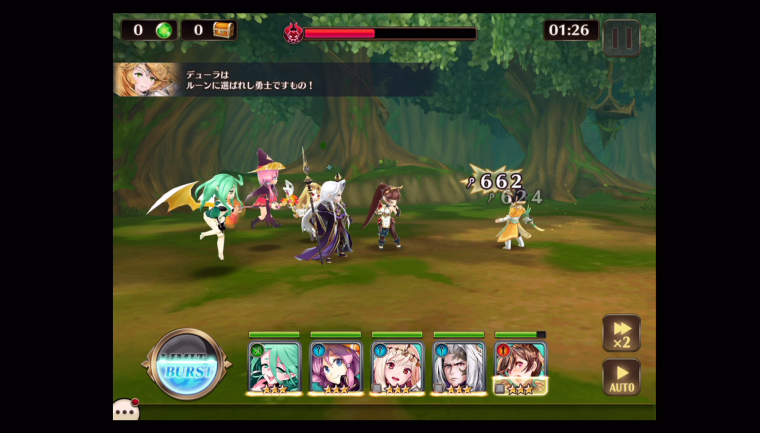760x433 pixels.
Task: Select the brown-haired character portrait
Action: coord(520,366)
